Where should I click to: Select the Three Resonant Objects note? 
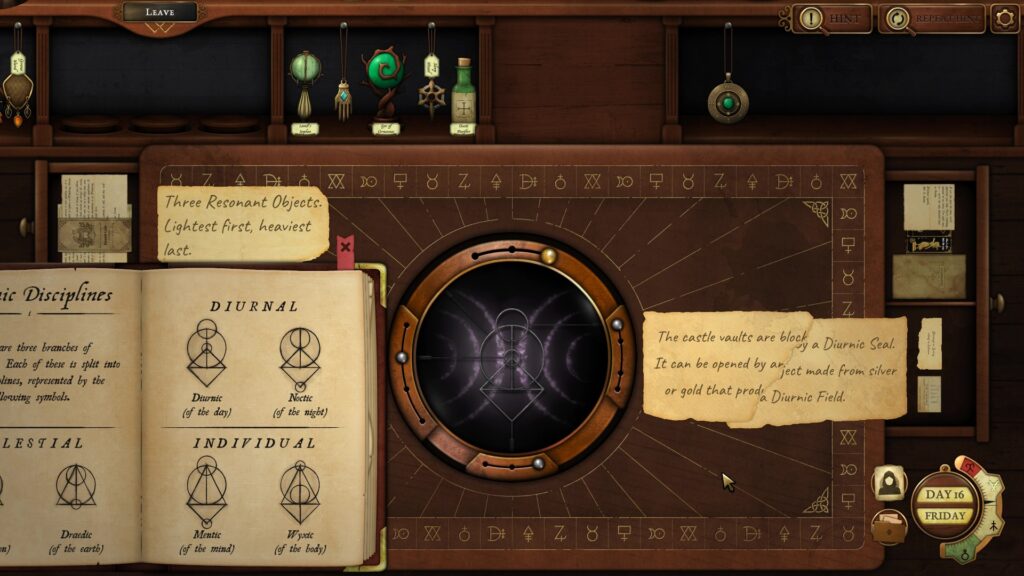click(x=242, y=222)
